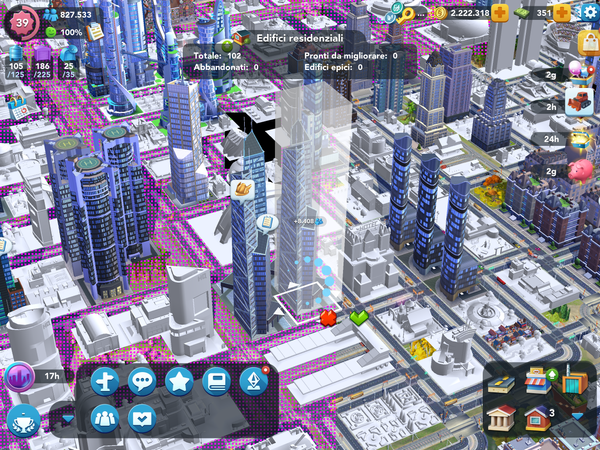This screenshot has width=600, height=450.
Task: Open the people group icon
Action: point(105,417)
